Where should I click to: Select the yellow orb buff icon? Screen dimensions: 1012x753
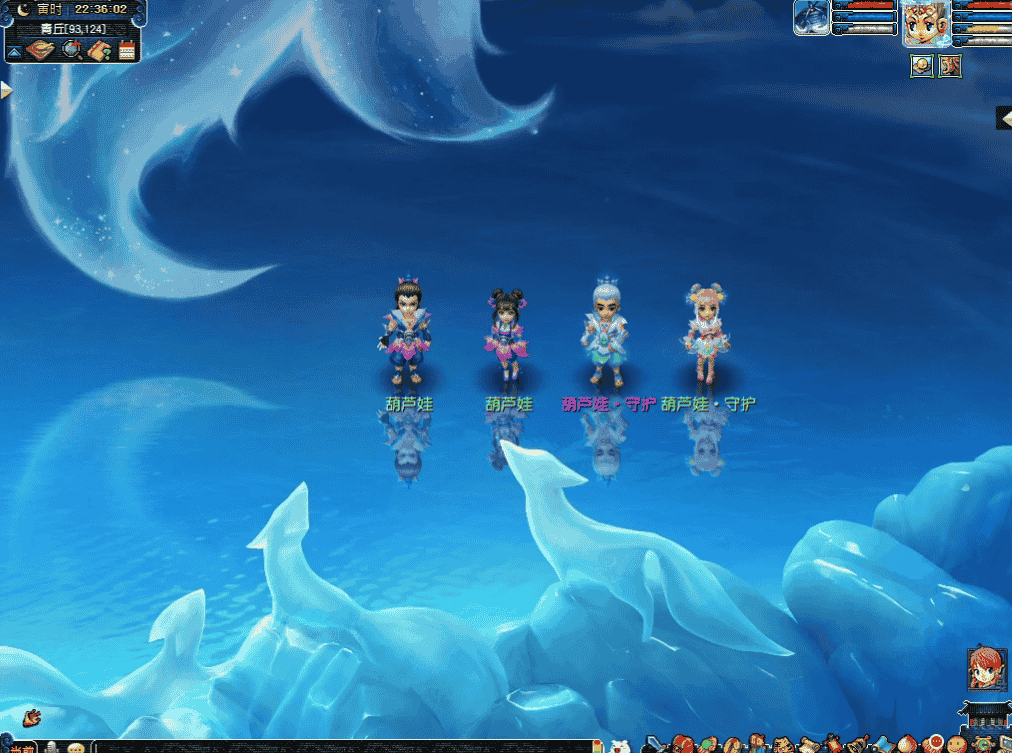922,66
